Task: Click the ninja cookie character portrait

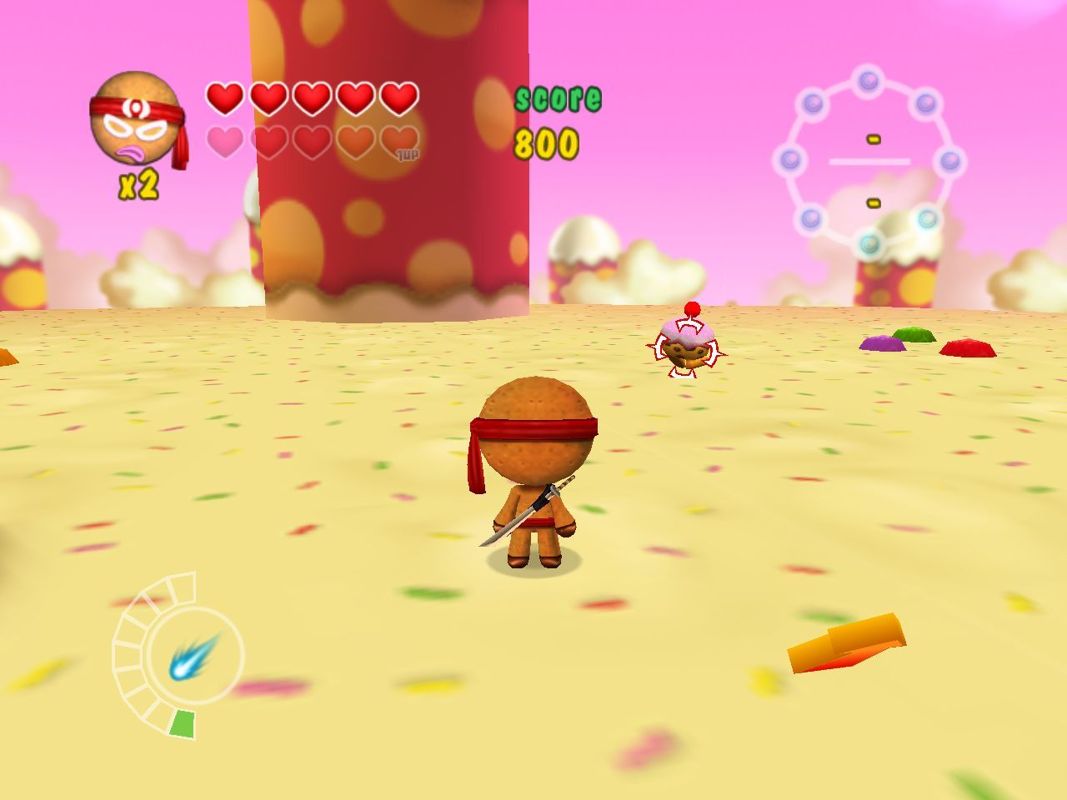Action: click(137, 119)
